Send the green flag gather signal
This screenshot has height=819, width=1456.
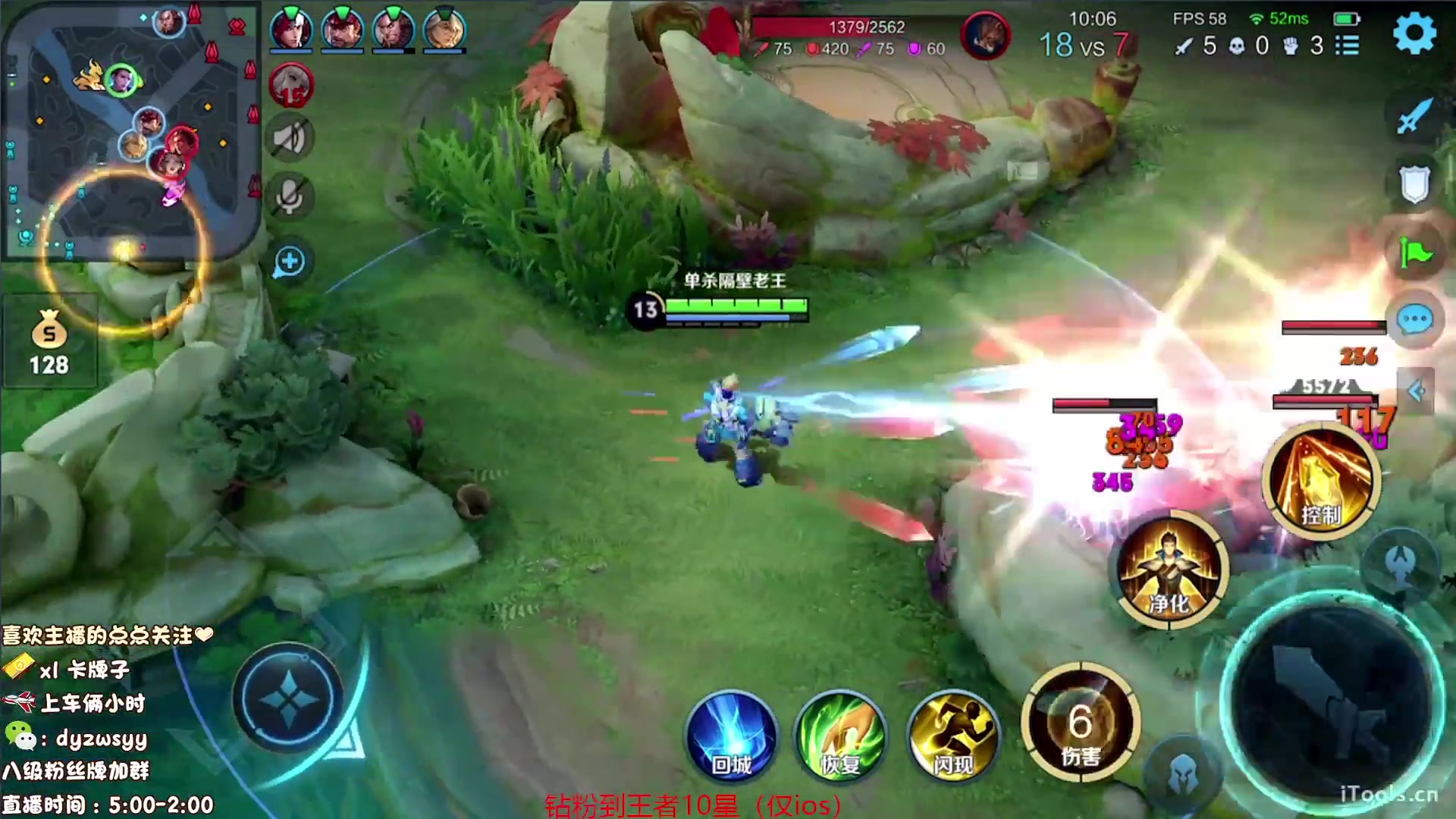point(1414,253)
